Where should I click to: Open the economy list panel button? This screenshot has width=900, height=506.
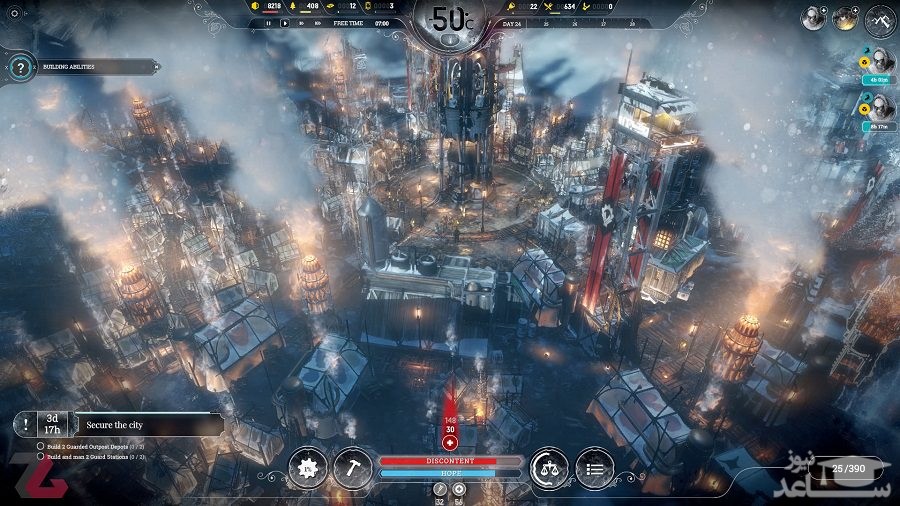(595, 467)
